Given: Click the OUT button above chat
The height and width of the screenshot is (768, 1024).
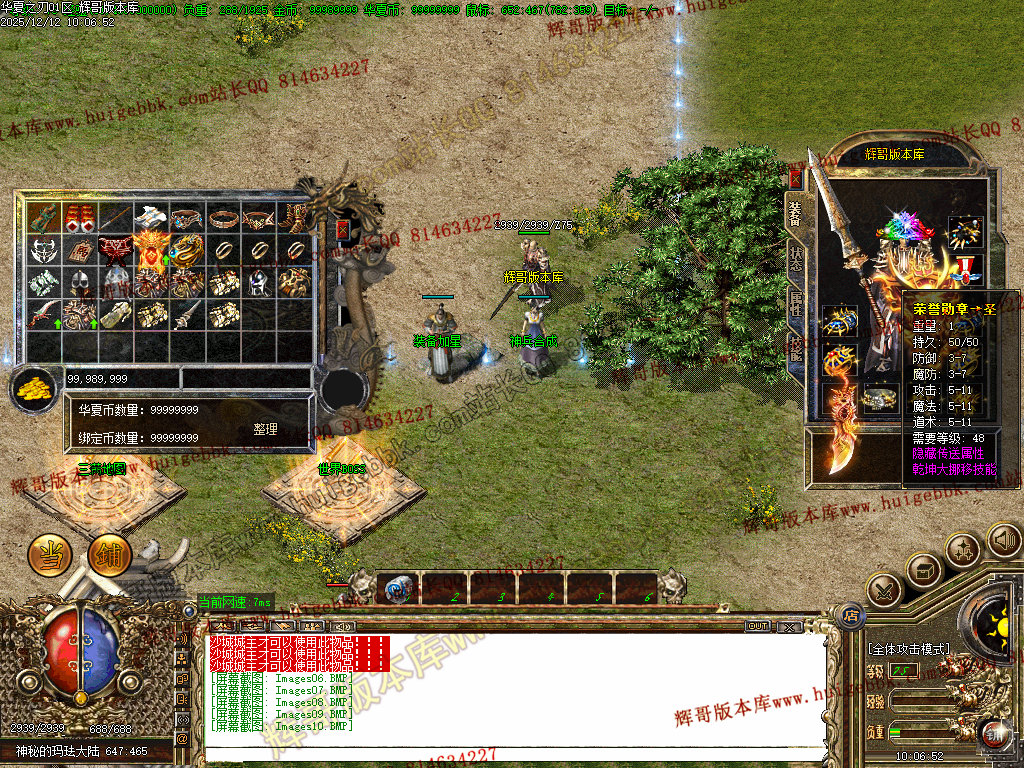Looking at the screenshot, I should tap(758, 626).
